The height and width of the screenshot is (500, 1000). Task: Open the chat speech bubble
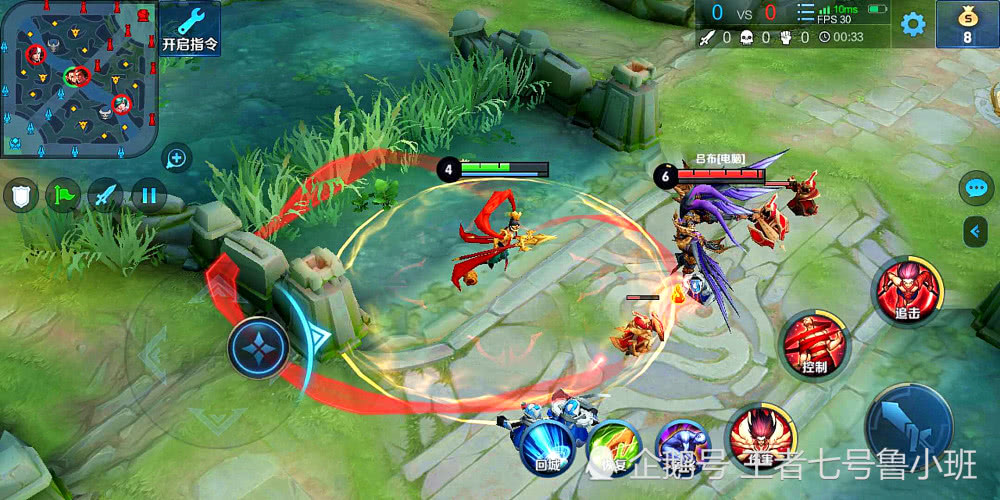coord(975,188)
